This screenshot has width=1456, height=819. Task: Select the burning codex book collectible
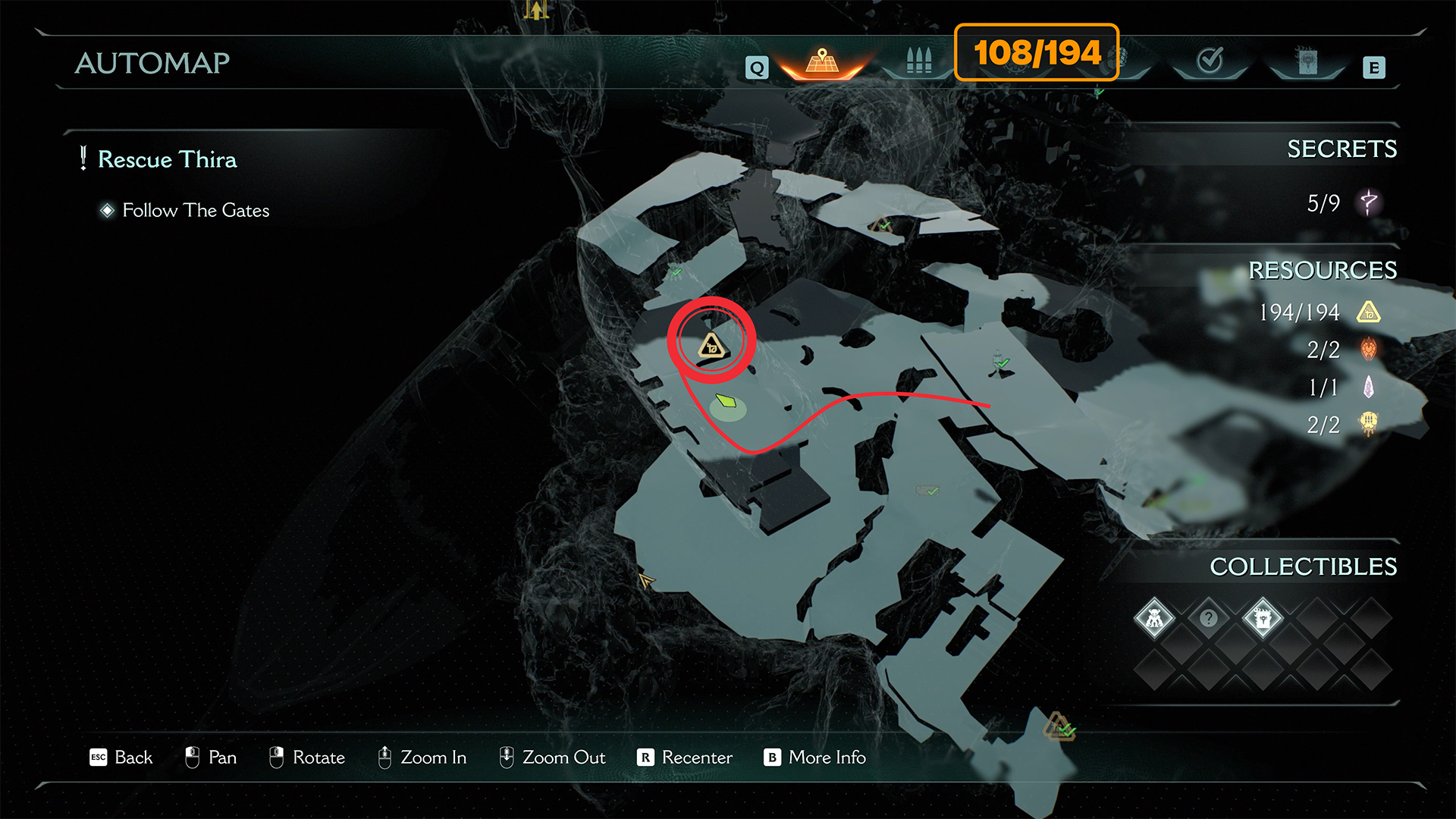(1263, 619)
